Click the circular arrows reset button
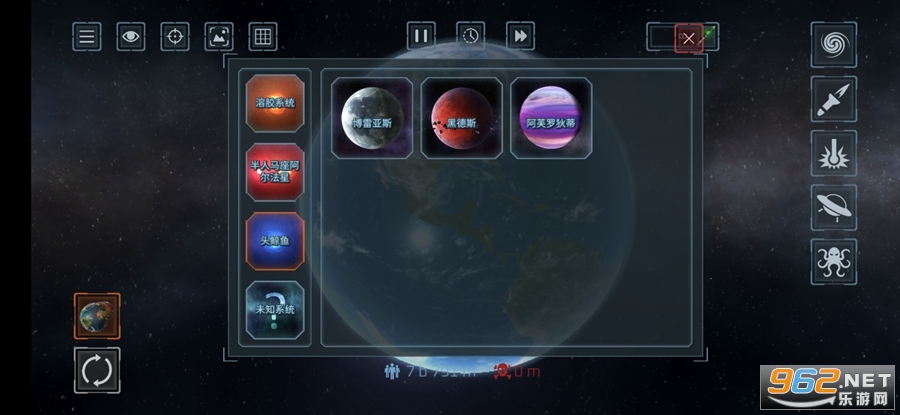The width and height of the screenshot is (900, 415). point(97,370)
